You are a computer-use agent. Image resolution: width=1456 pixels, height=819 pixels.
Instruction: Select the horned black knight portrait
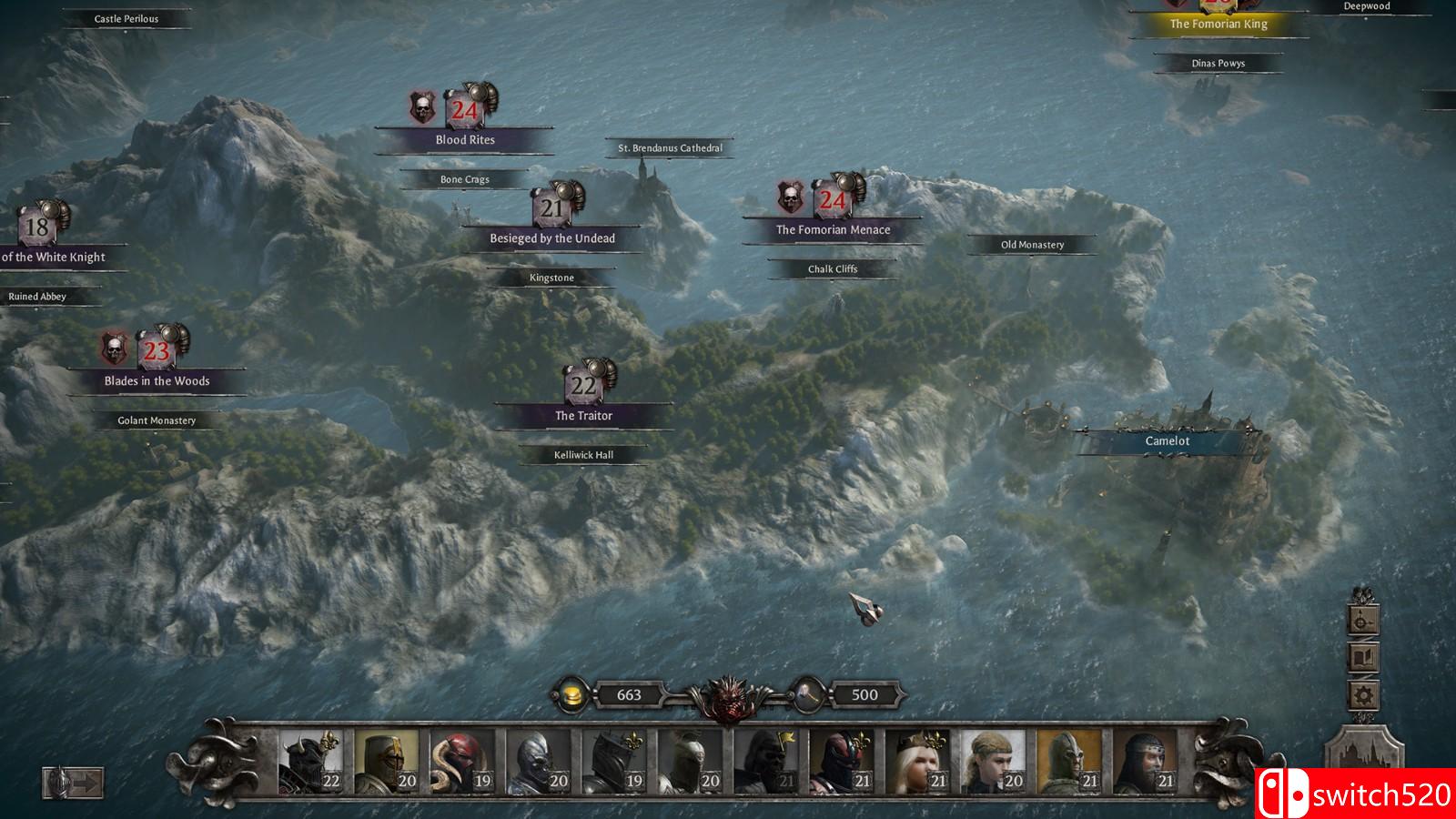coord(309,761)
